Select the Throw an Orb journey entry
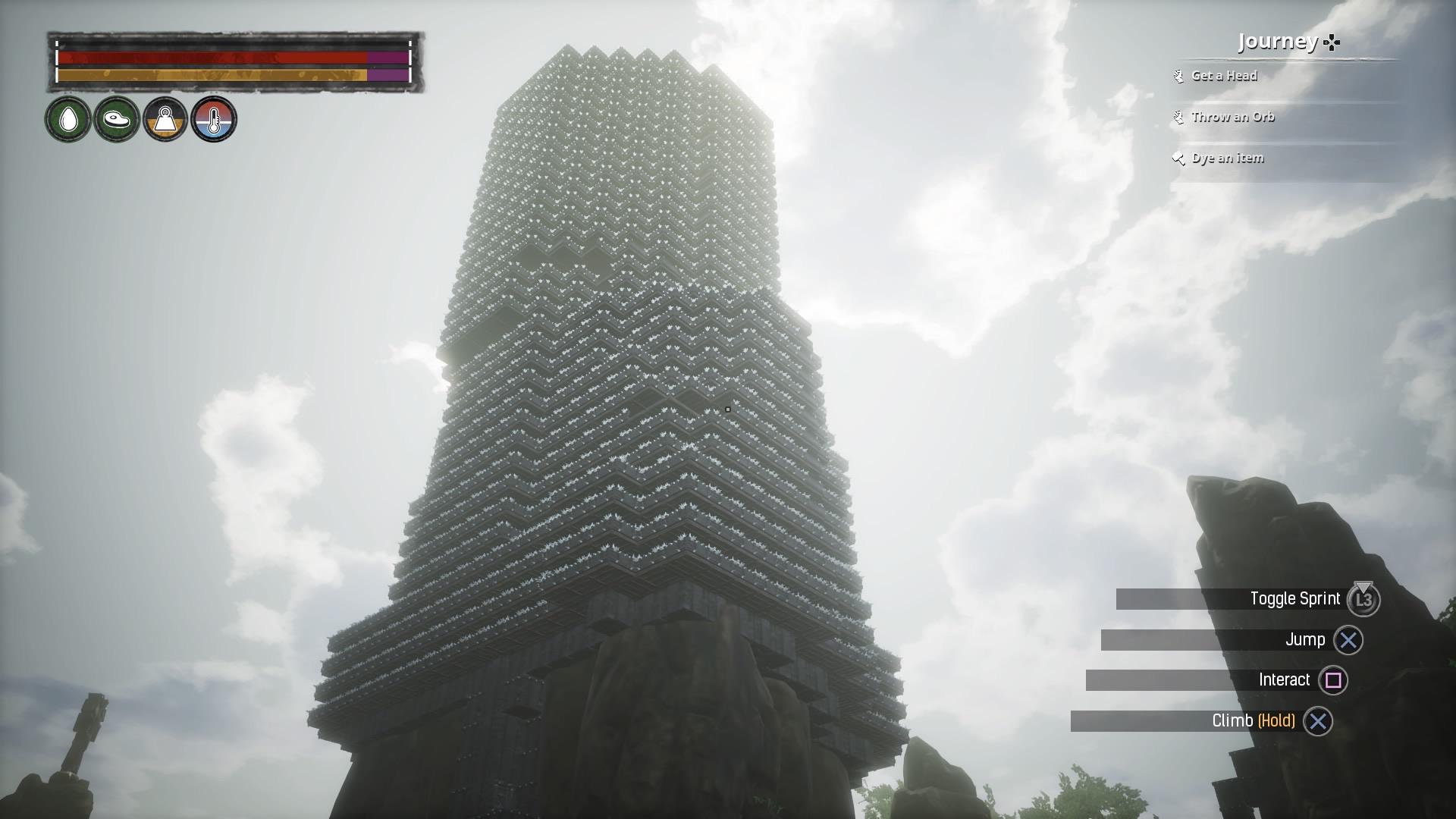Viewport: 1456px width, 819px height. pyautogui.click(x=1232, y=117)
